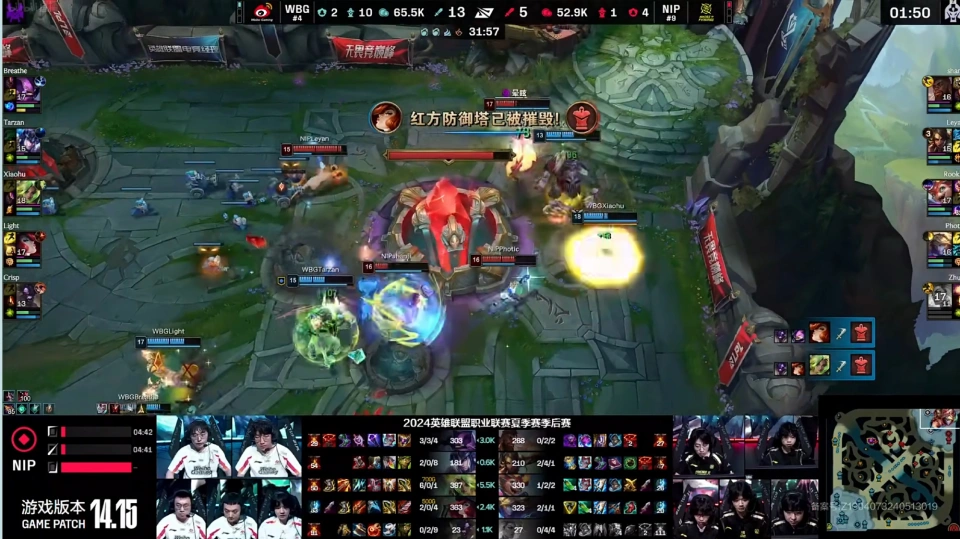Select Tarzan's champion portrait
This screenshot has height=539, width=960.
pos(27,141)
